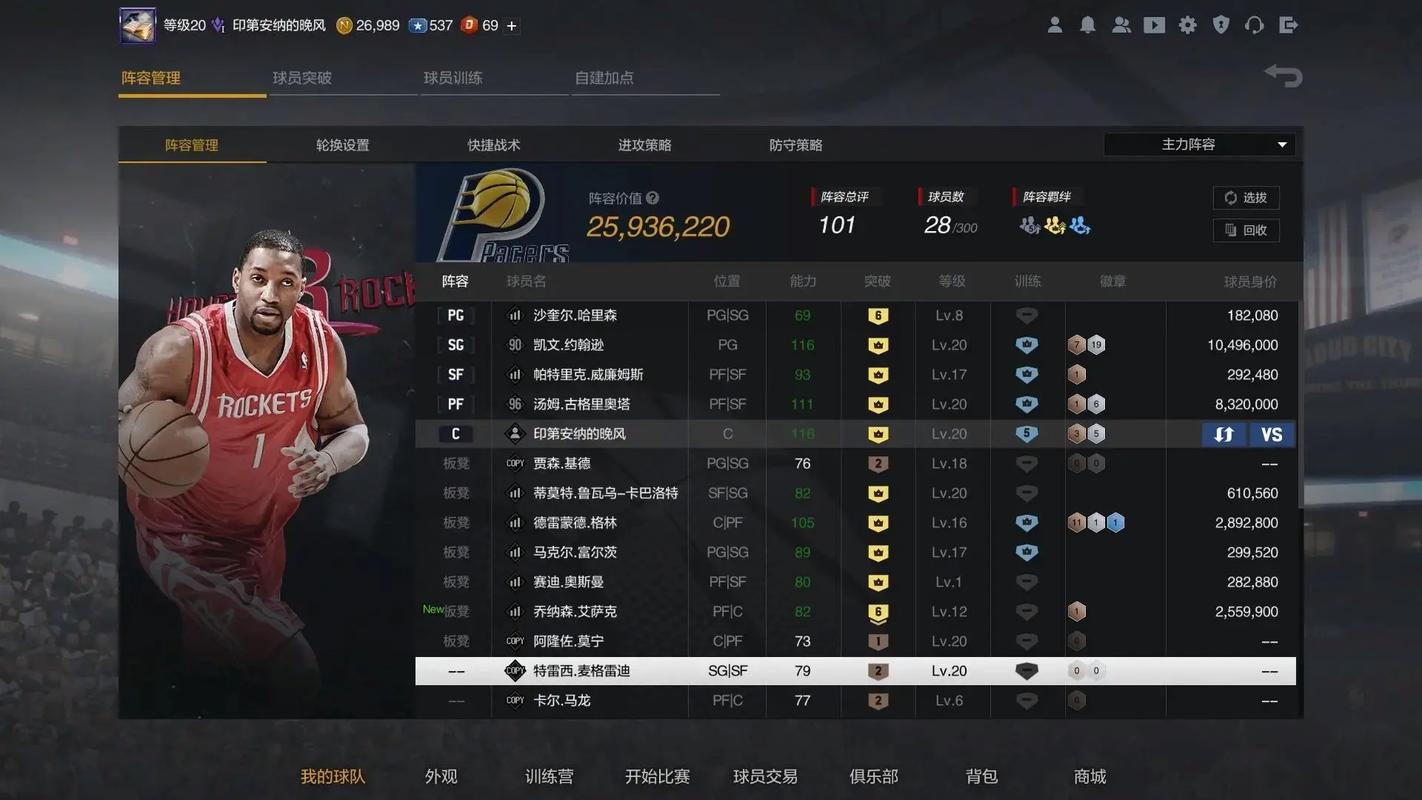Screen dimensions: 1422x800
Task: Open 商城 from the bottom menu
Action: [x=1089, y=775]
